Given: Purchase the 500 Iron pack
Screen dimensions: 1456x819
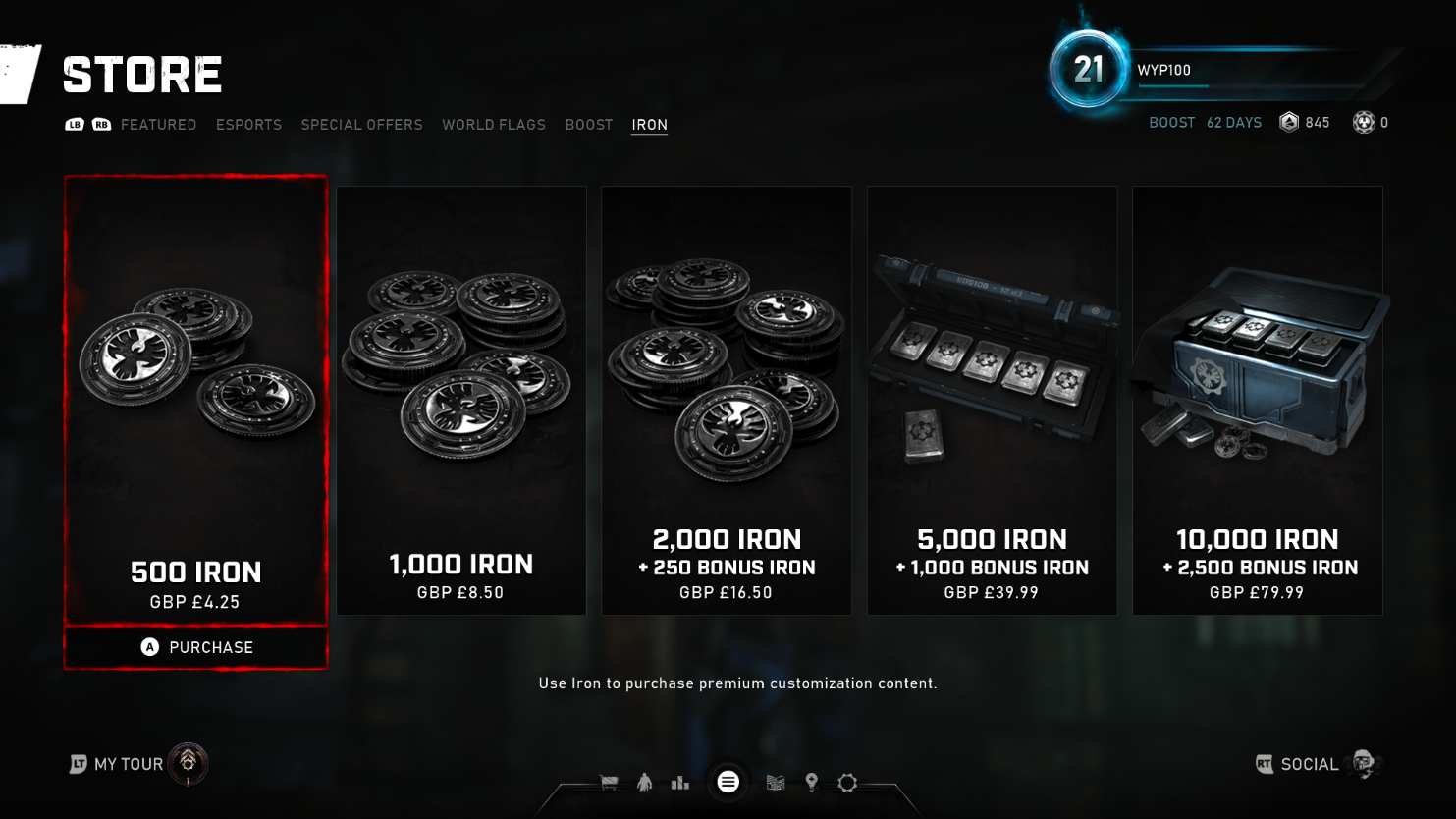Looking at the screenshot, I should [196, 647].
